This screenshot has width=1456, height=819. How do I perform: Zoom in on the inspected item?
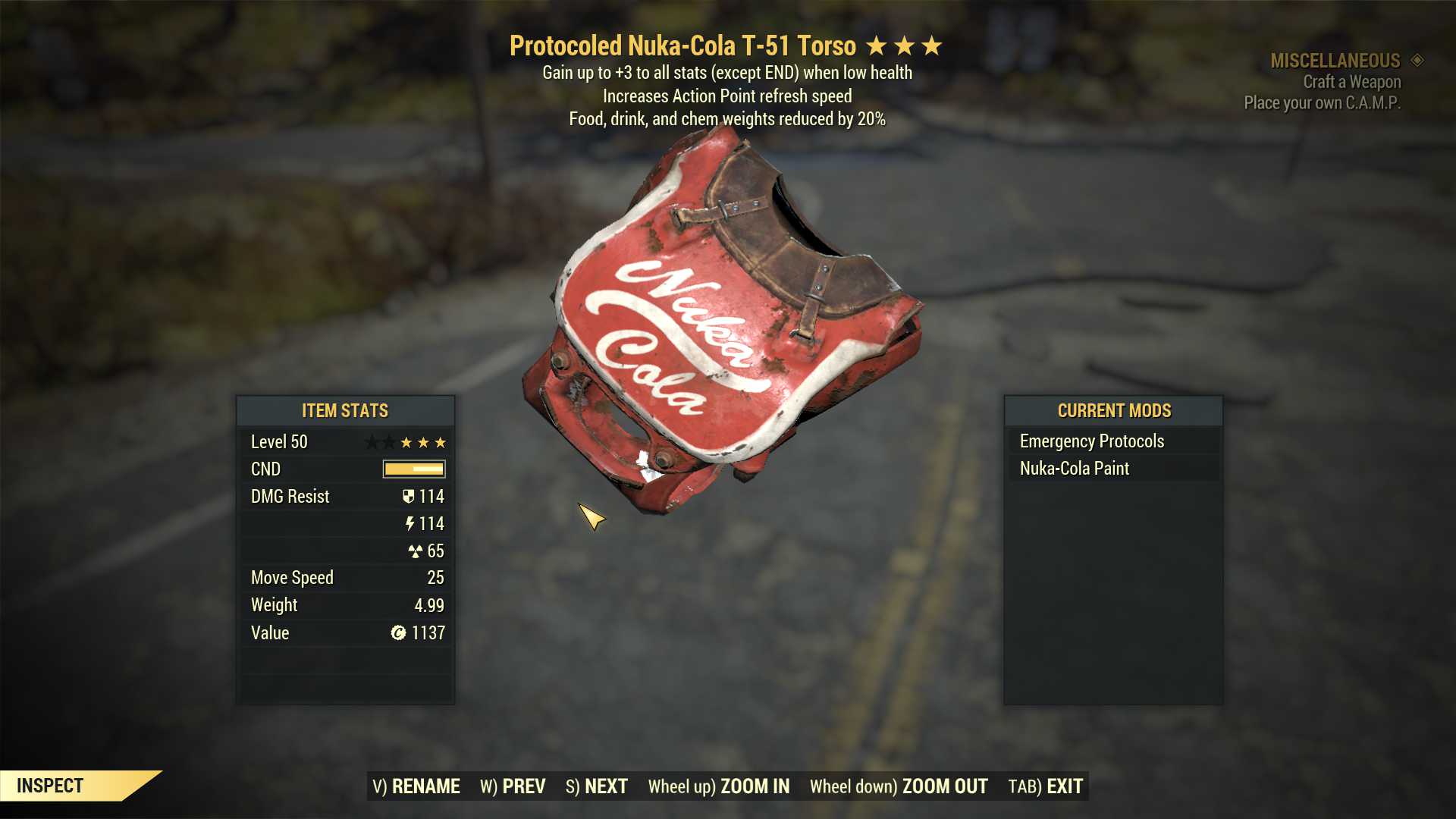[718, 786]
